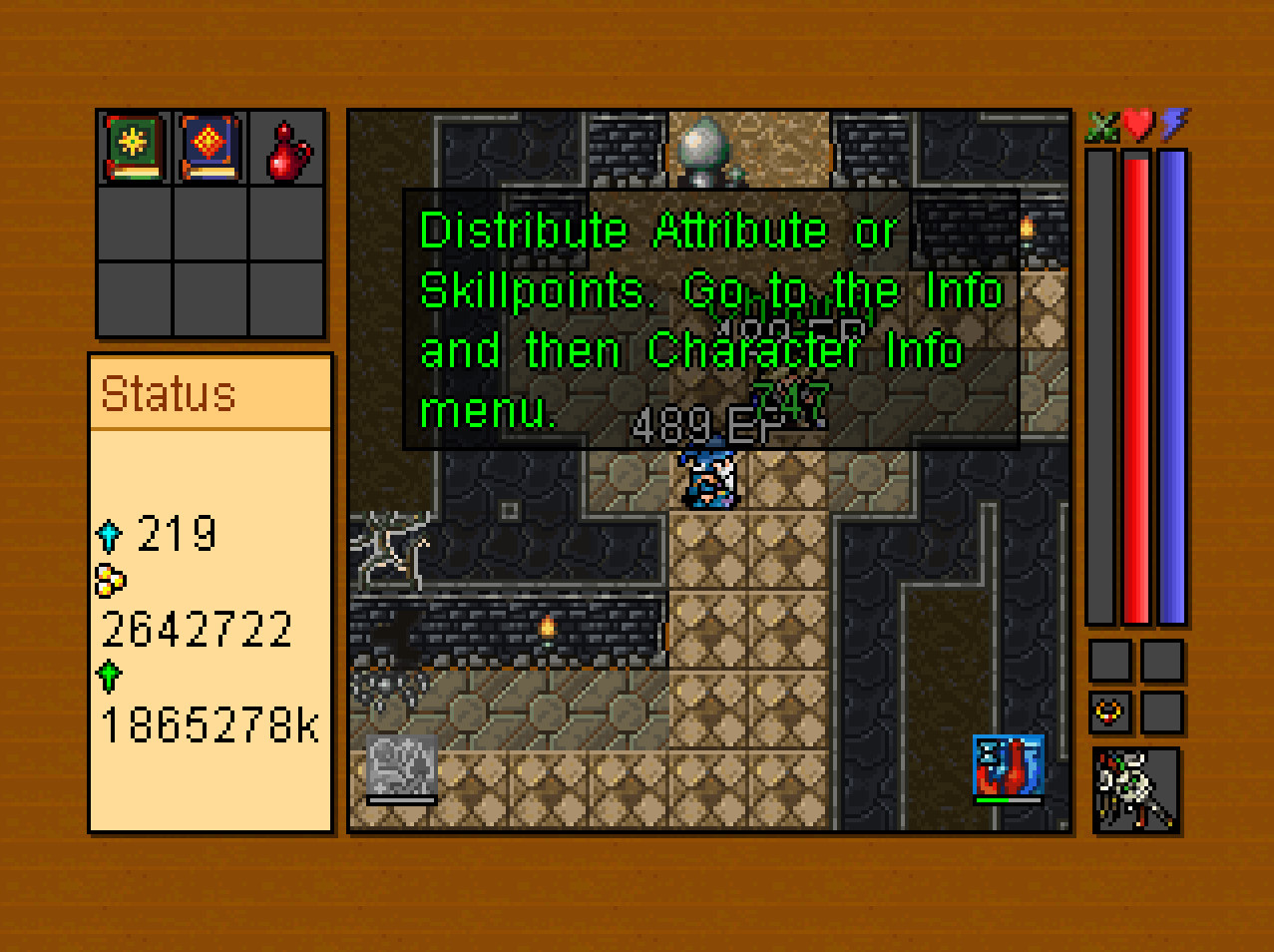
Task: Select the green spellbook slot
Action: [135, 148]
